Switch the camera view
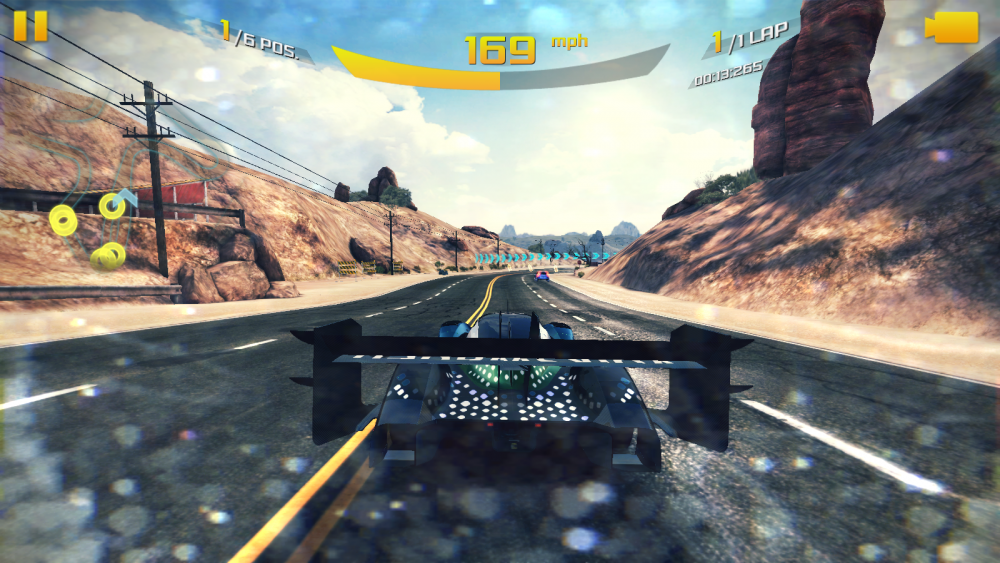Image resolution: width=1000 pixels, height=563 pixels. click(x=951, y=27)
